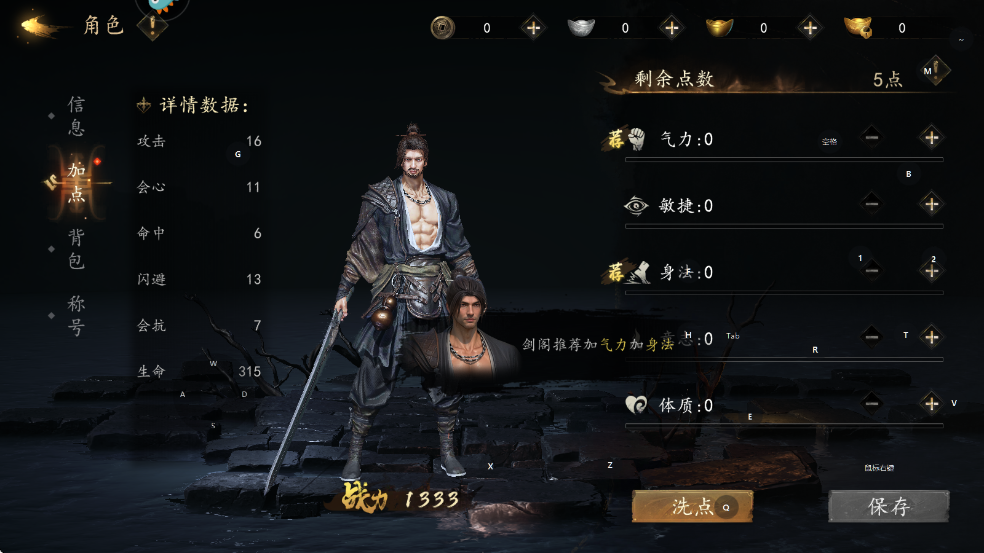Open the exclamation info icon beside 角色

coord(152,27)
